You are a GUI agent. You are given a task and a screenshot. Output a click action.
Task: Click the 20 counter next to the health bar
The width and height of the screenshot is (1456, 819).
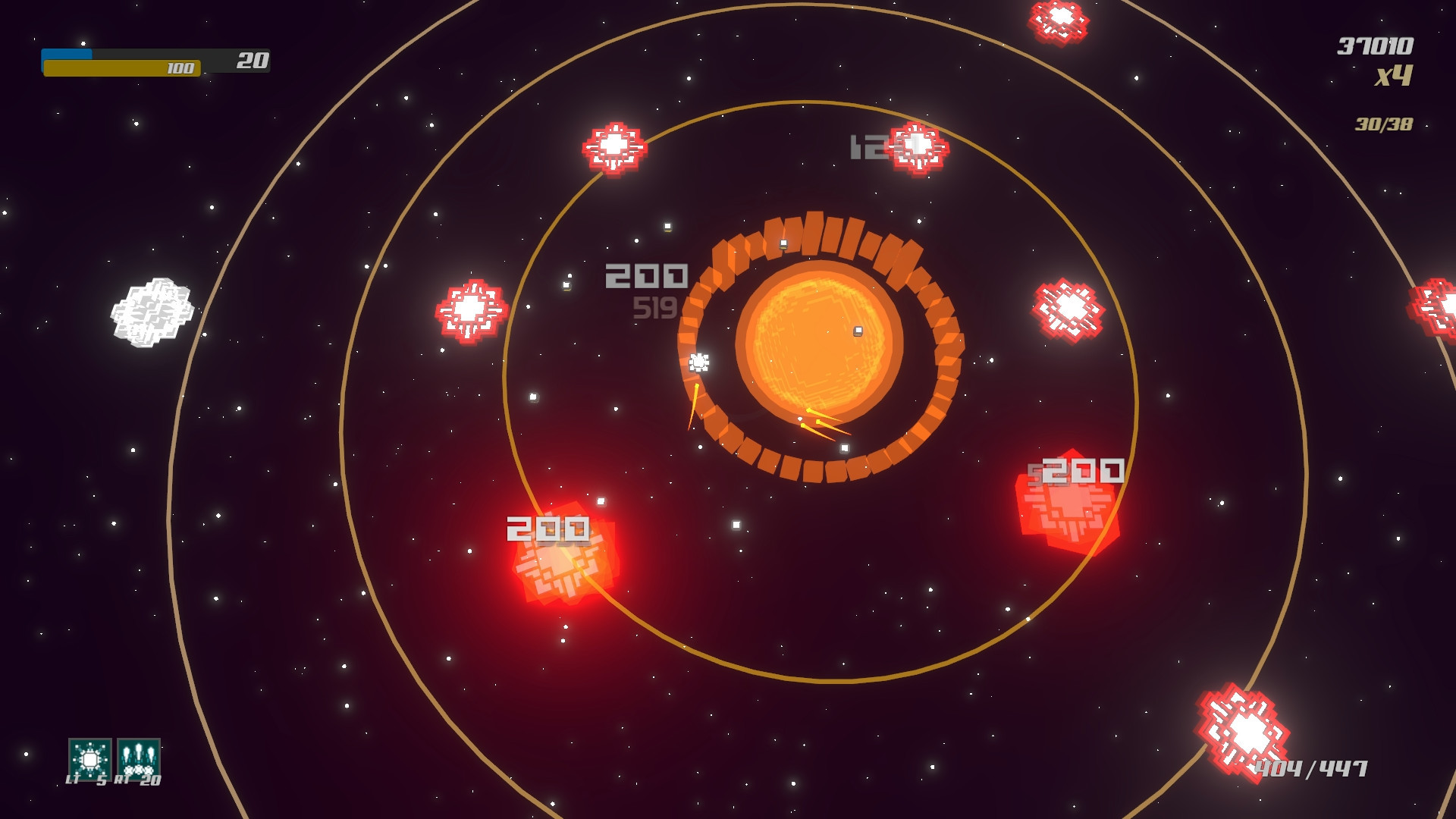coord(253,58)
